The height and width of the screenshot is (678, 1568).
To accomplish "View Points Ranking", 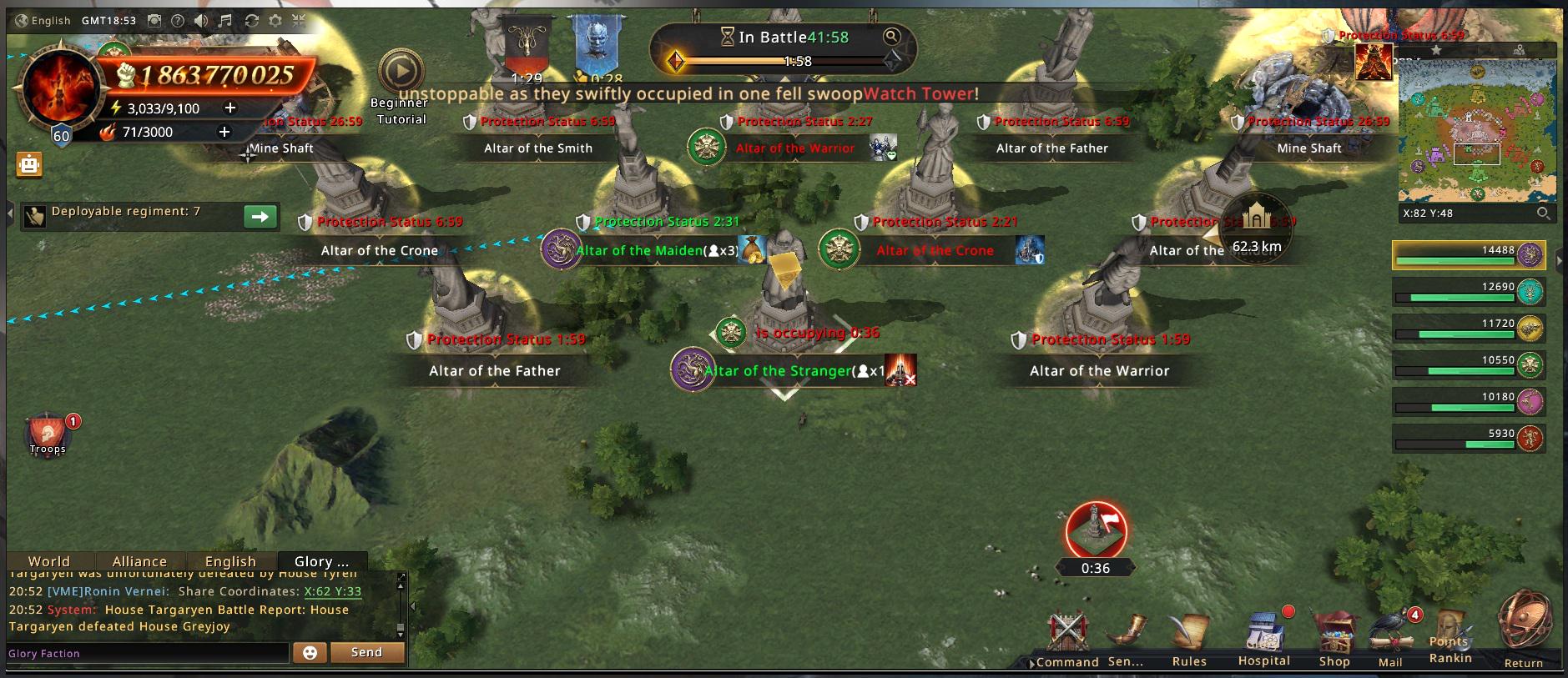I will pos(1450,638).
